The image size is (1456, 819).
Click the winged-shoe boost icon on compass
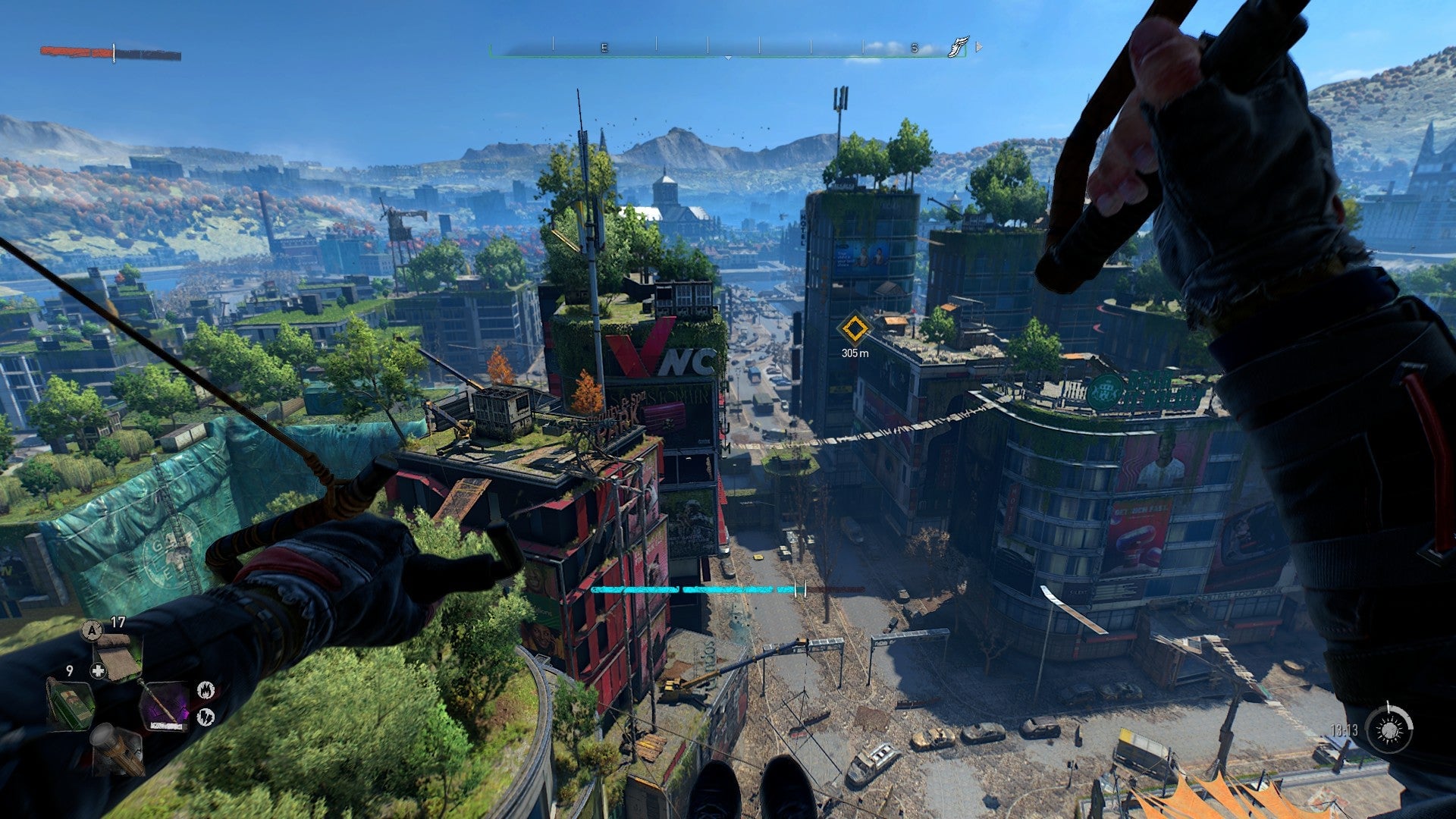958,46
